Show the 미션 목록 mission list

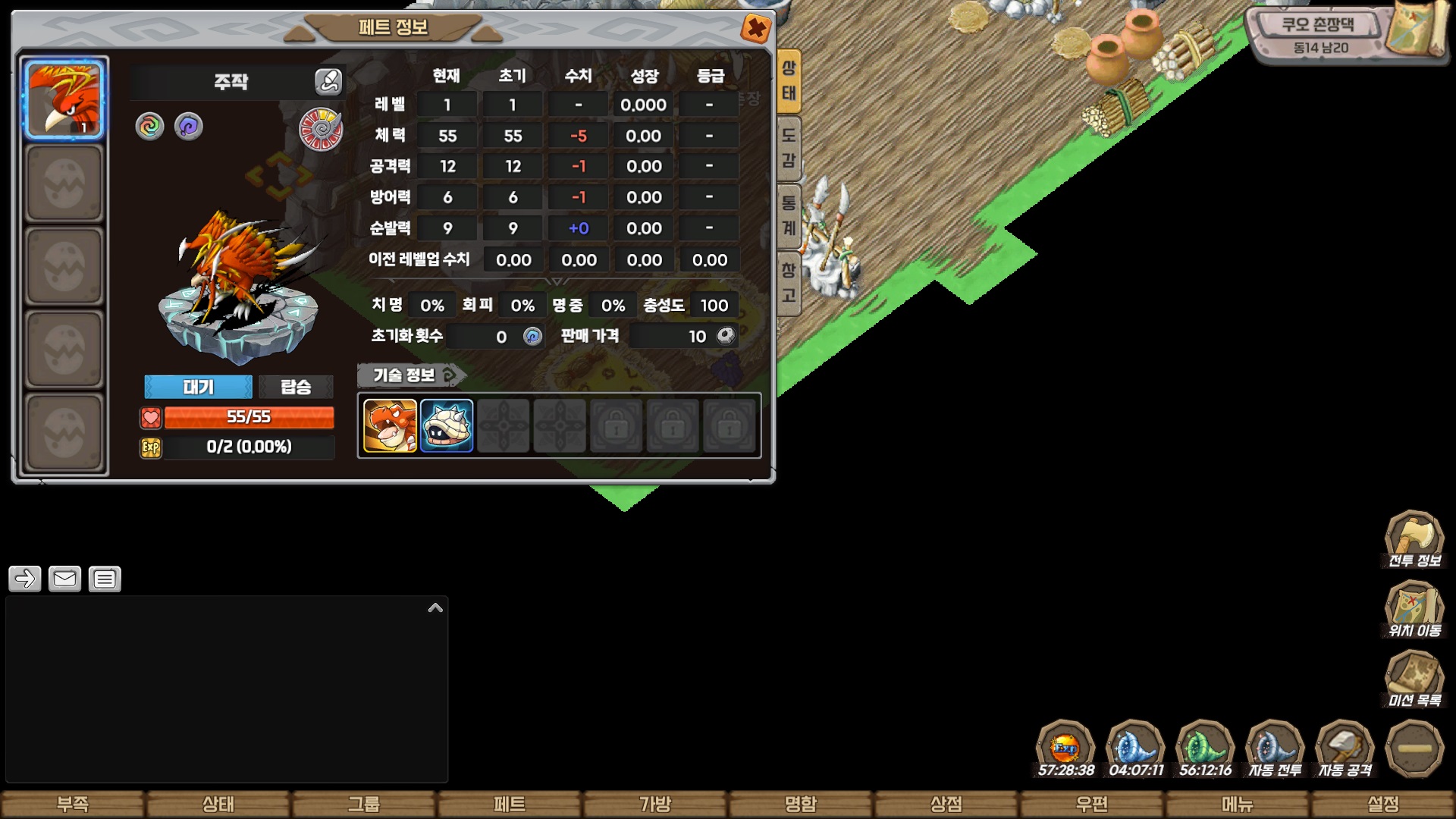(x=1414, y=679)
